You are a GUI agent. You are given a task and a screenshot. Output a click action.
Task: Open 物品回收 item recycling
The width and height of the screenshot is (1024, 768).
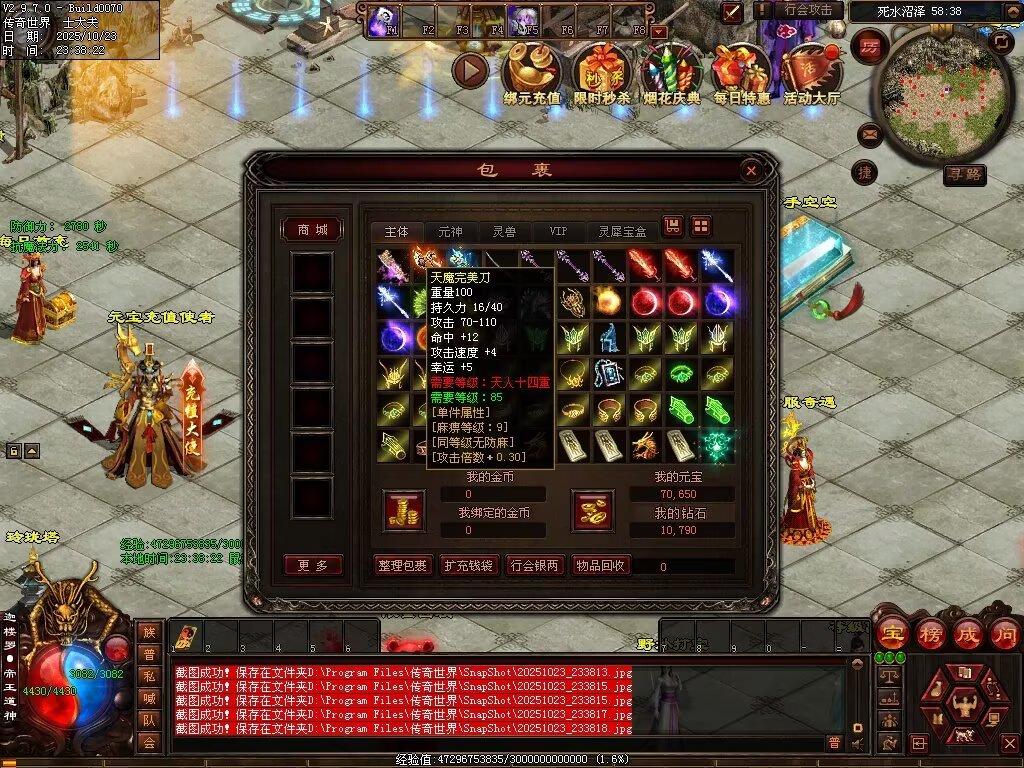click(x=600, y=566)
